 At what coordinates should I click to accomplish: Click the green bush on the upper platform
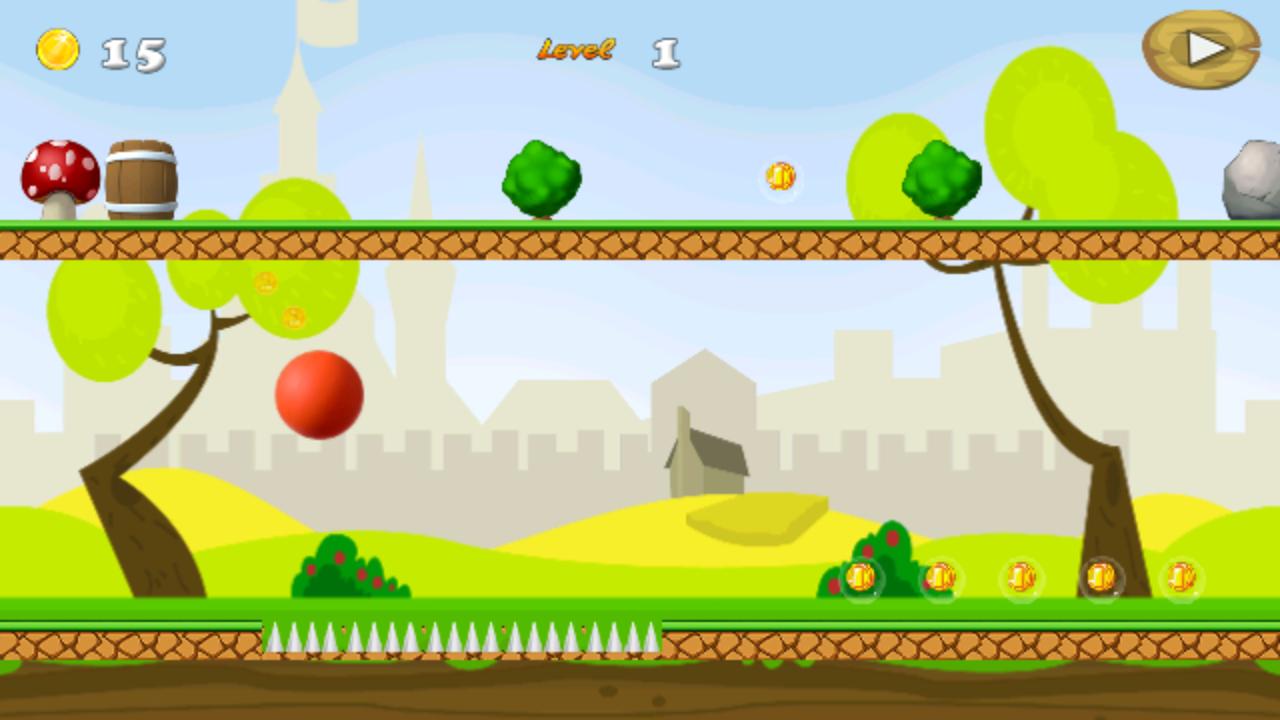pos(540,180)
